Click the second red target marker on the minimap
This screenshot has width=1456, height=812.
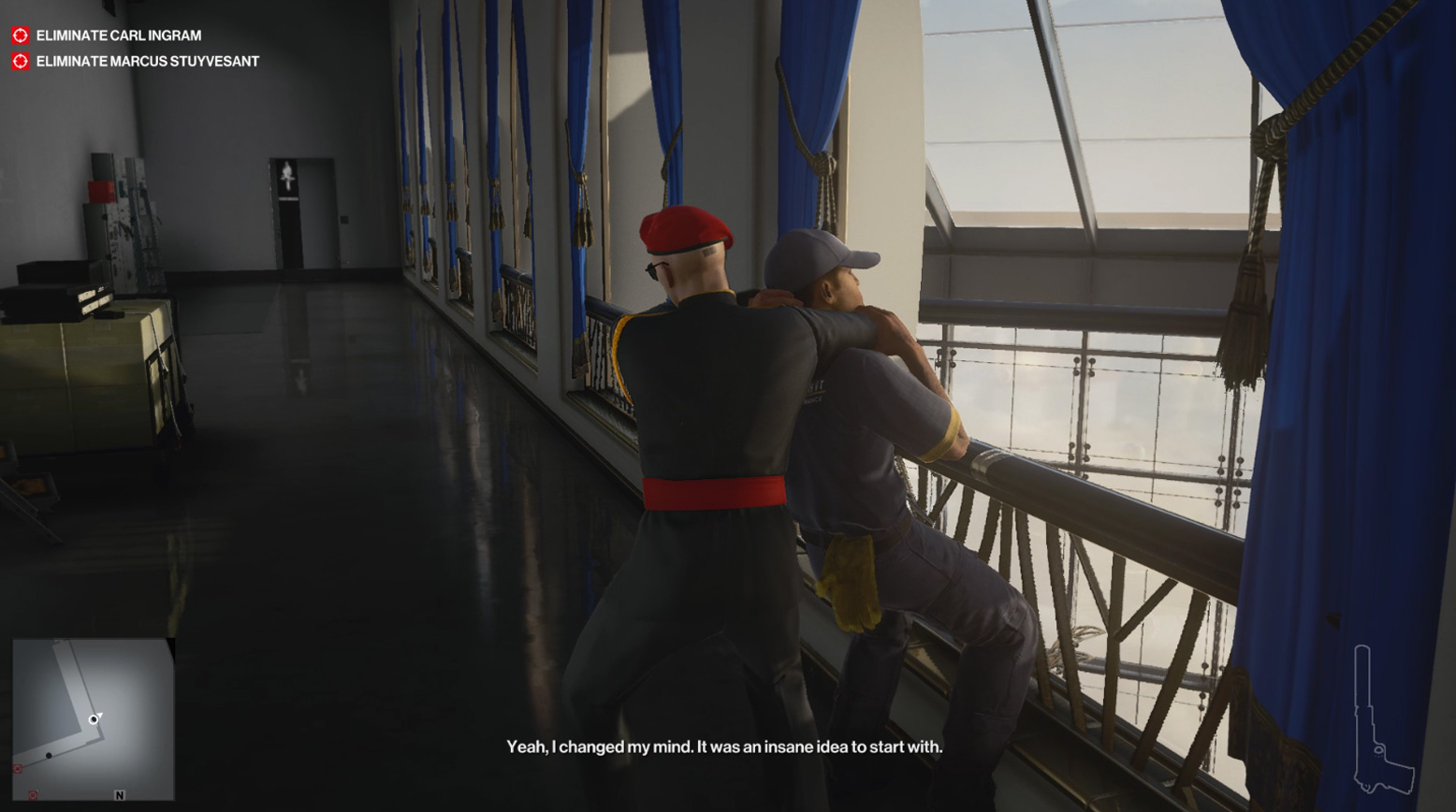click(x=33, y=795)
